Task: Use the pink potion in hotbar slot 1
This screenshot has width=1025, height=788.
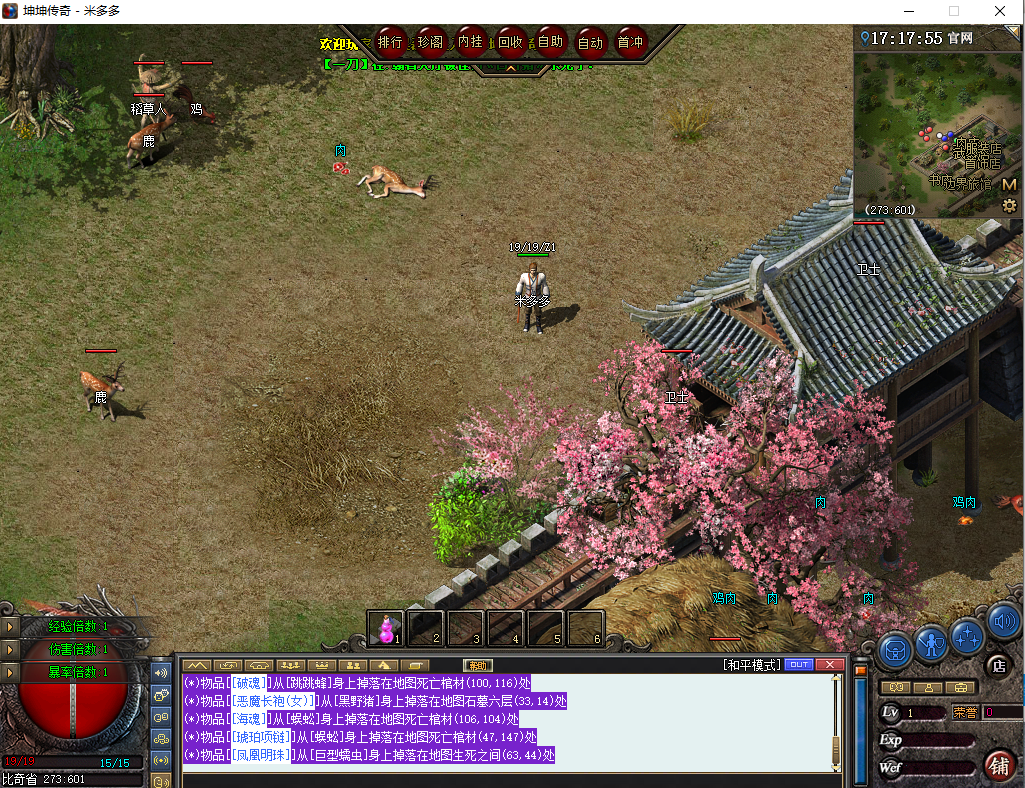Action: tap(385, 628)
